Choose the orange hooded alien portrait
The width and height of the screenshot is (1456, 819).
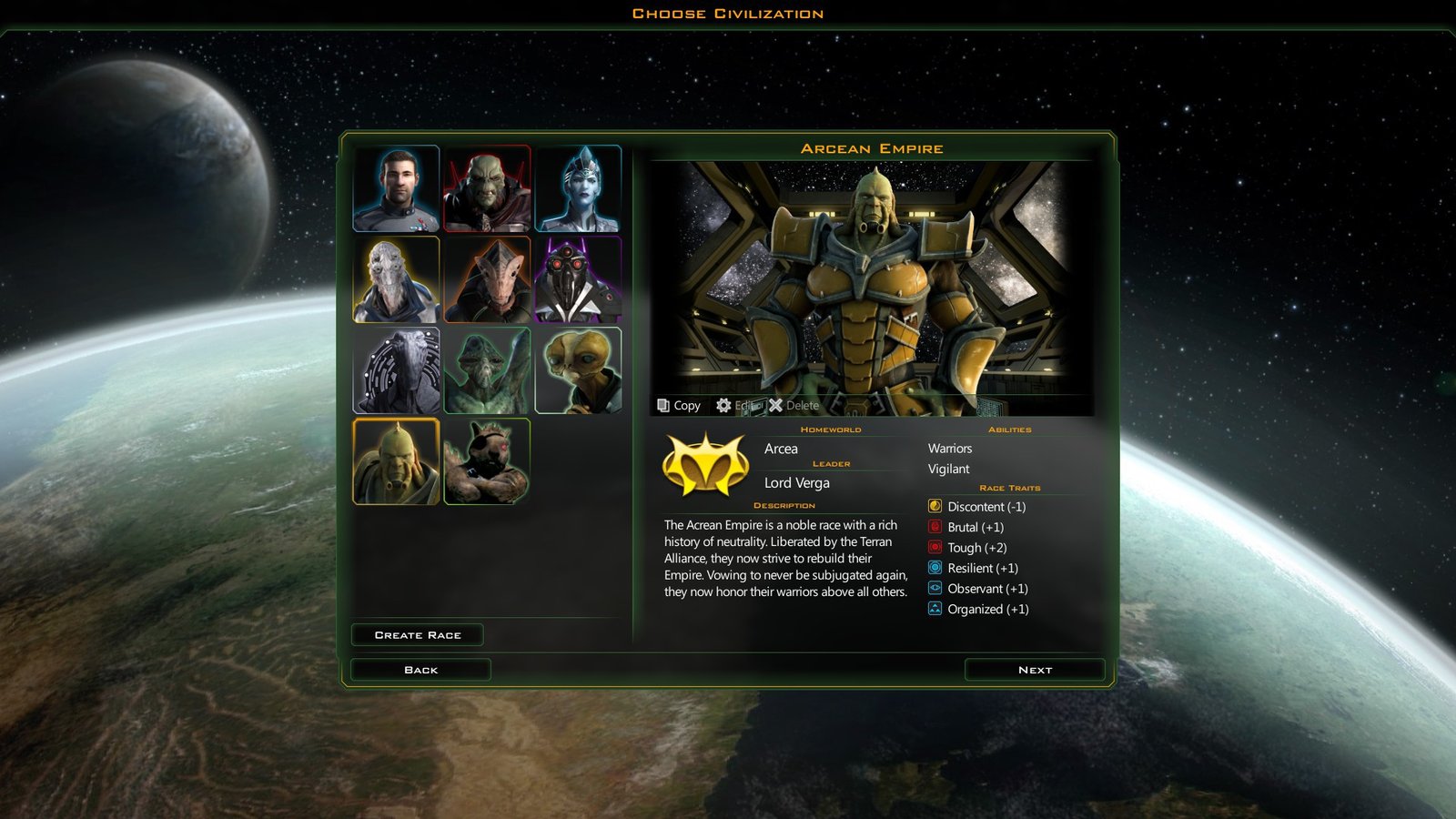tap(487, 280)
